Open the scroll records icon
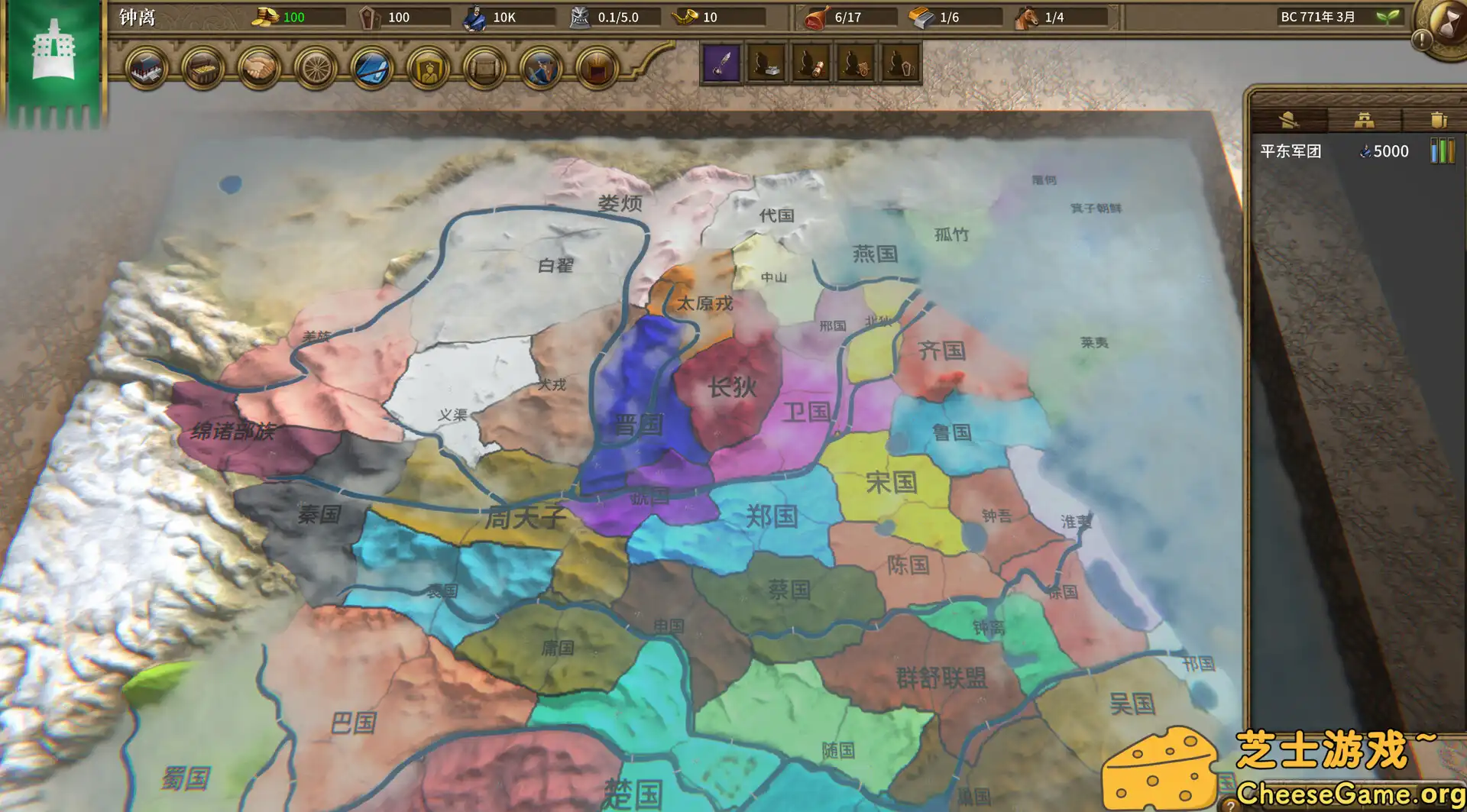The image size is (1467, 812). pos(485,68)
